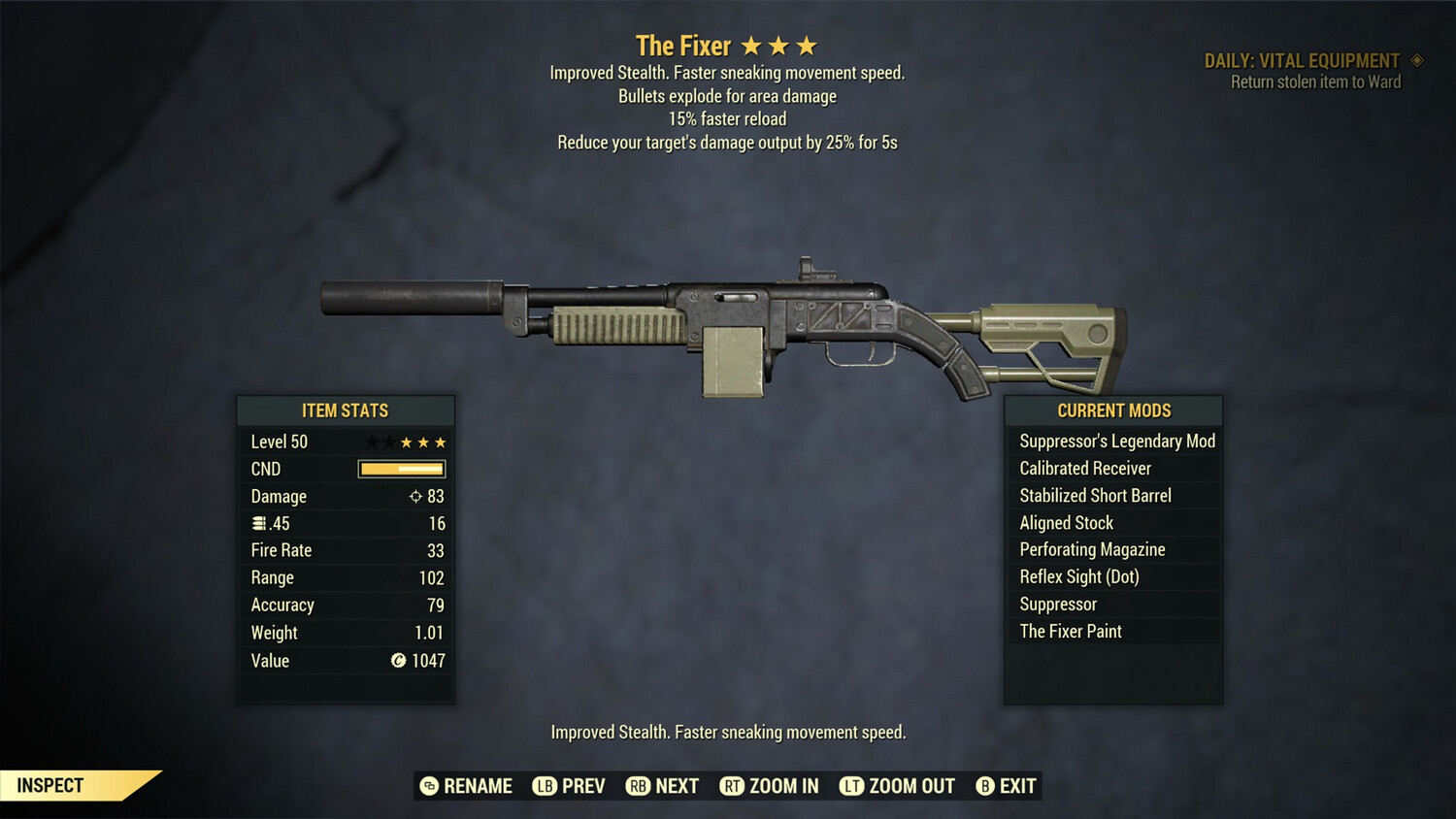Click the RT icon for Zoom In
Viewport: 1456px width, 819px height.
click(733, 786)
